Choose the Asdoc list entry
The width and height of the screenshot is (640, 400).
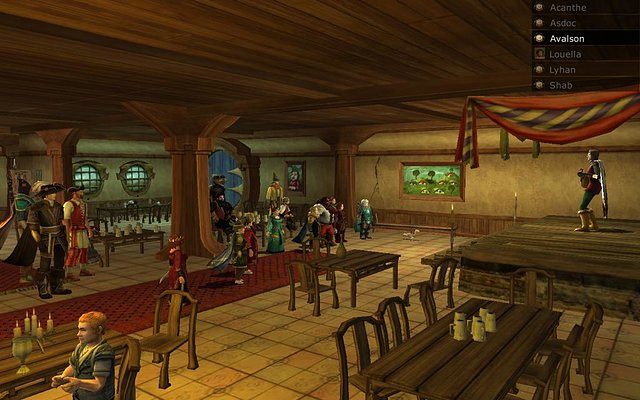[564, 22]
